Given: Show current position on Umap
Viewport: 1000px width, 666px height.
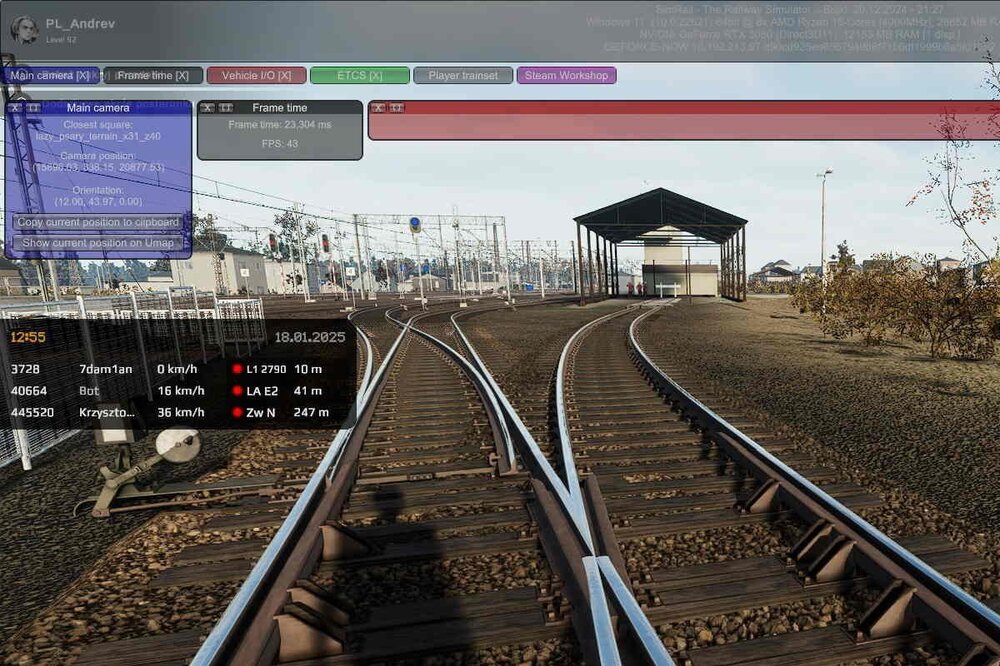Looking at the screenshot, I should tap(98, 243).
